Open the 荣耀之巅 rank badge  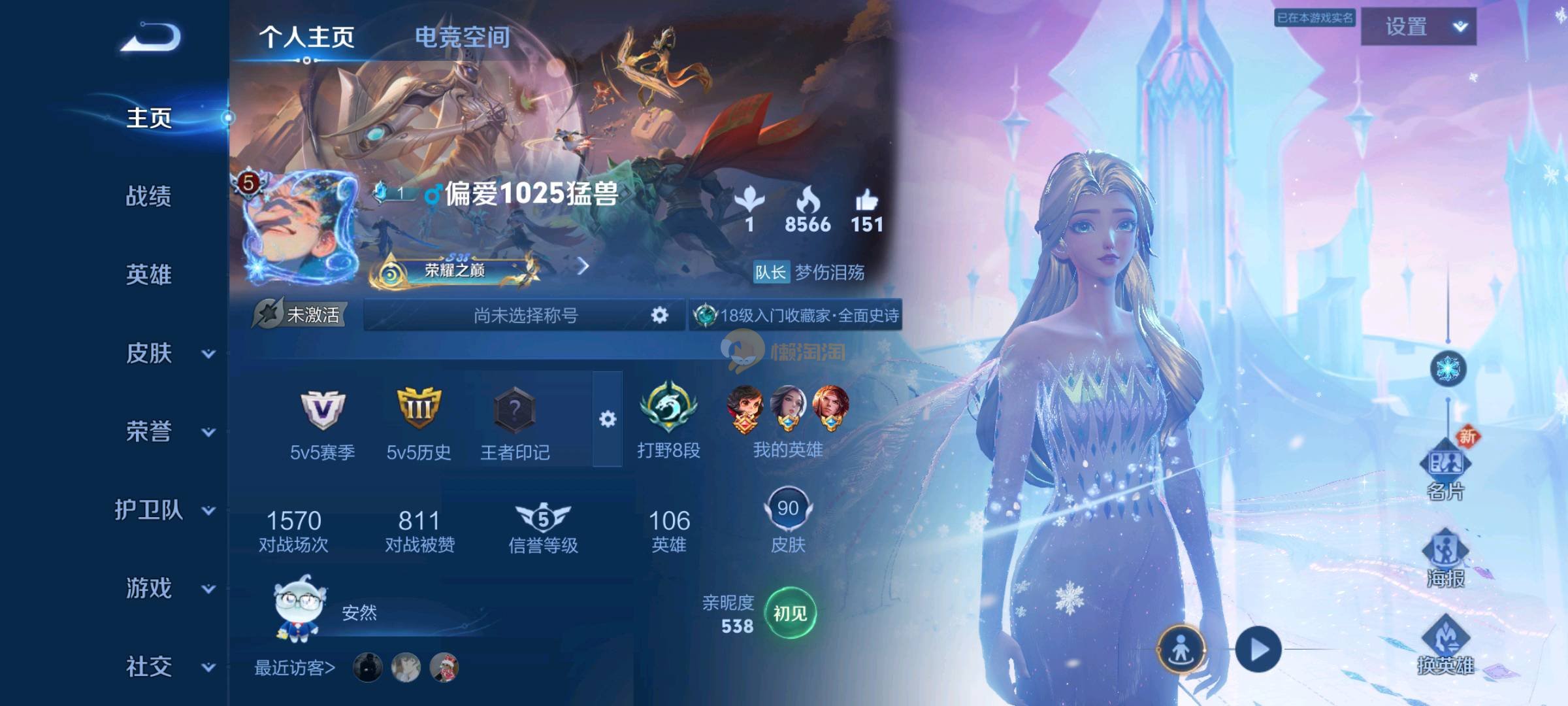[455, 269]
